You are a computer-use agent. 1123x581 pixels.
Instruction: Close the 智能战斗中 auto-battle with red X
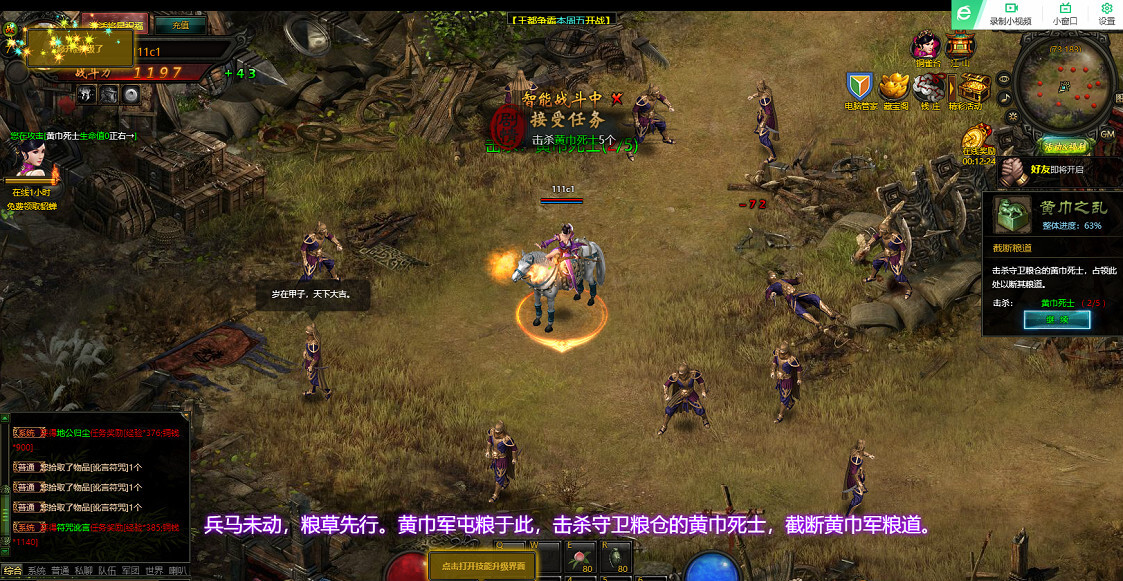pyautogui.click(x=617, y=98)
